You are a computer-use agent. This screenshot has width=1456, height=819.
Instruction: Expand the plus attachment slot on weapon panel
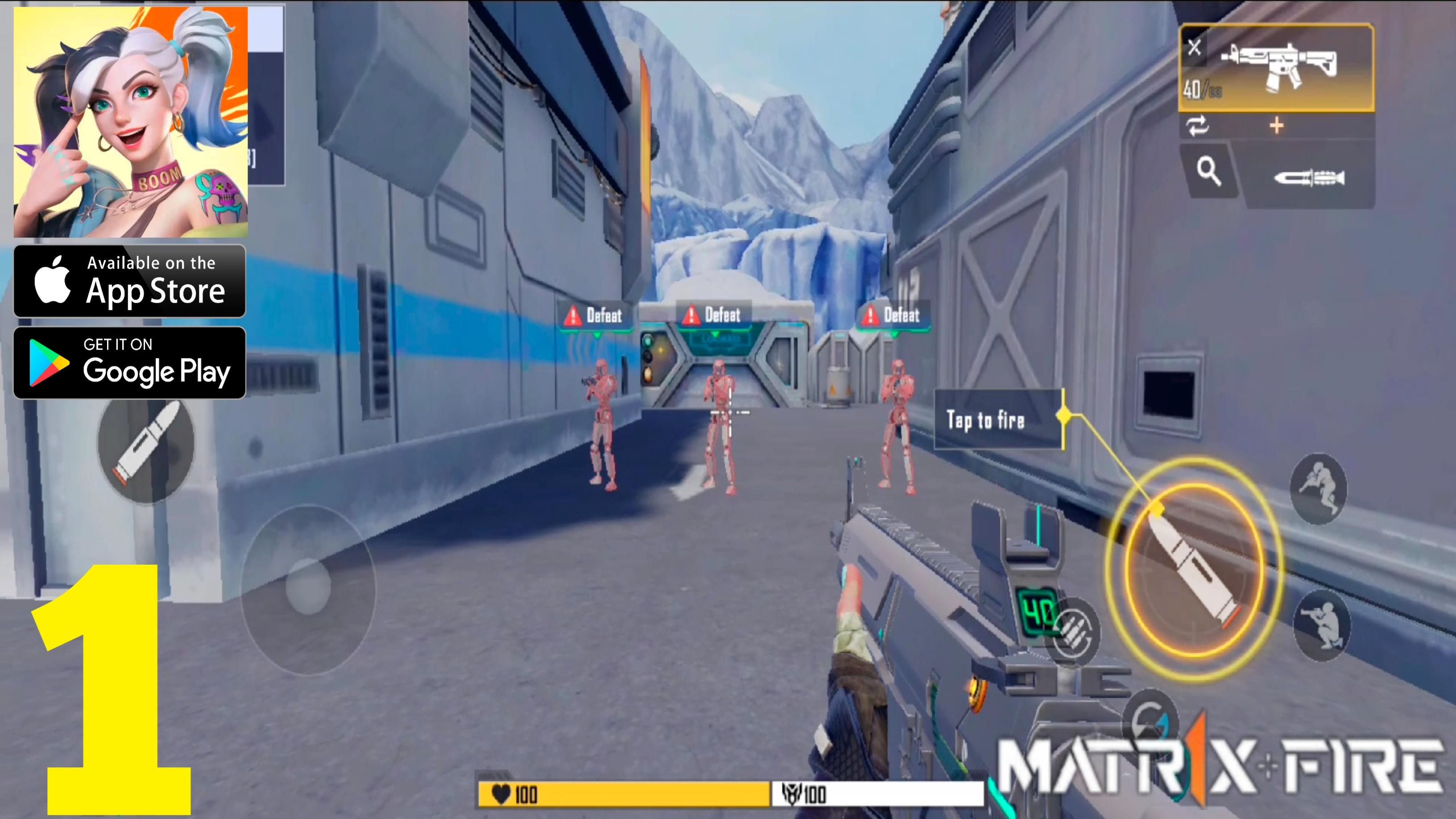(1276, 125)
